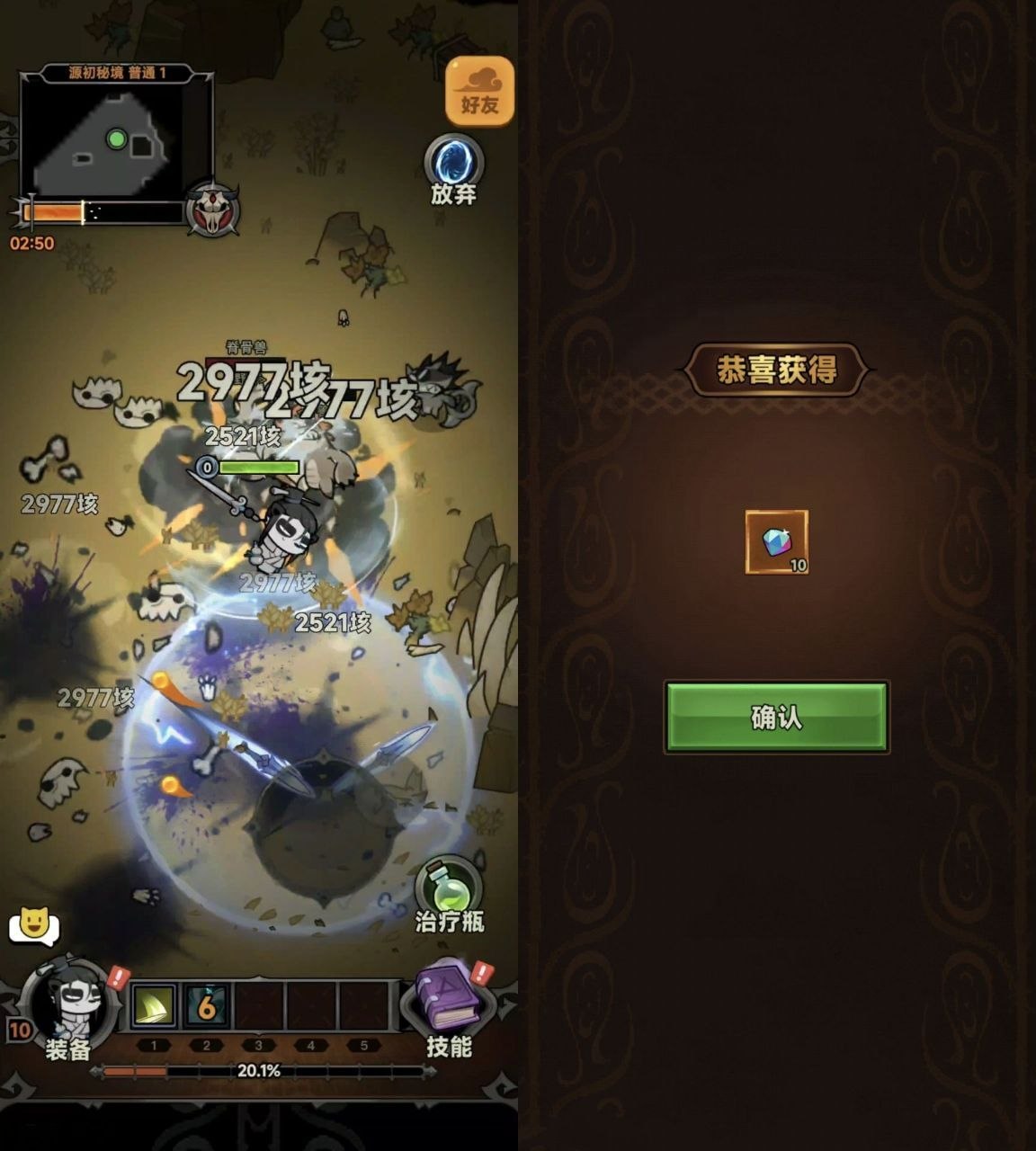Open the 技能 skill book

(x=448, y=1000)
